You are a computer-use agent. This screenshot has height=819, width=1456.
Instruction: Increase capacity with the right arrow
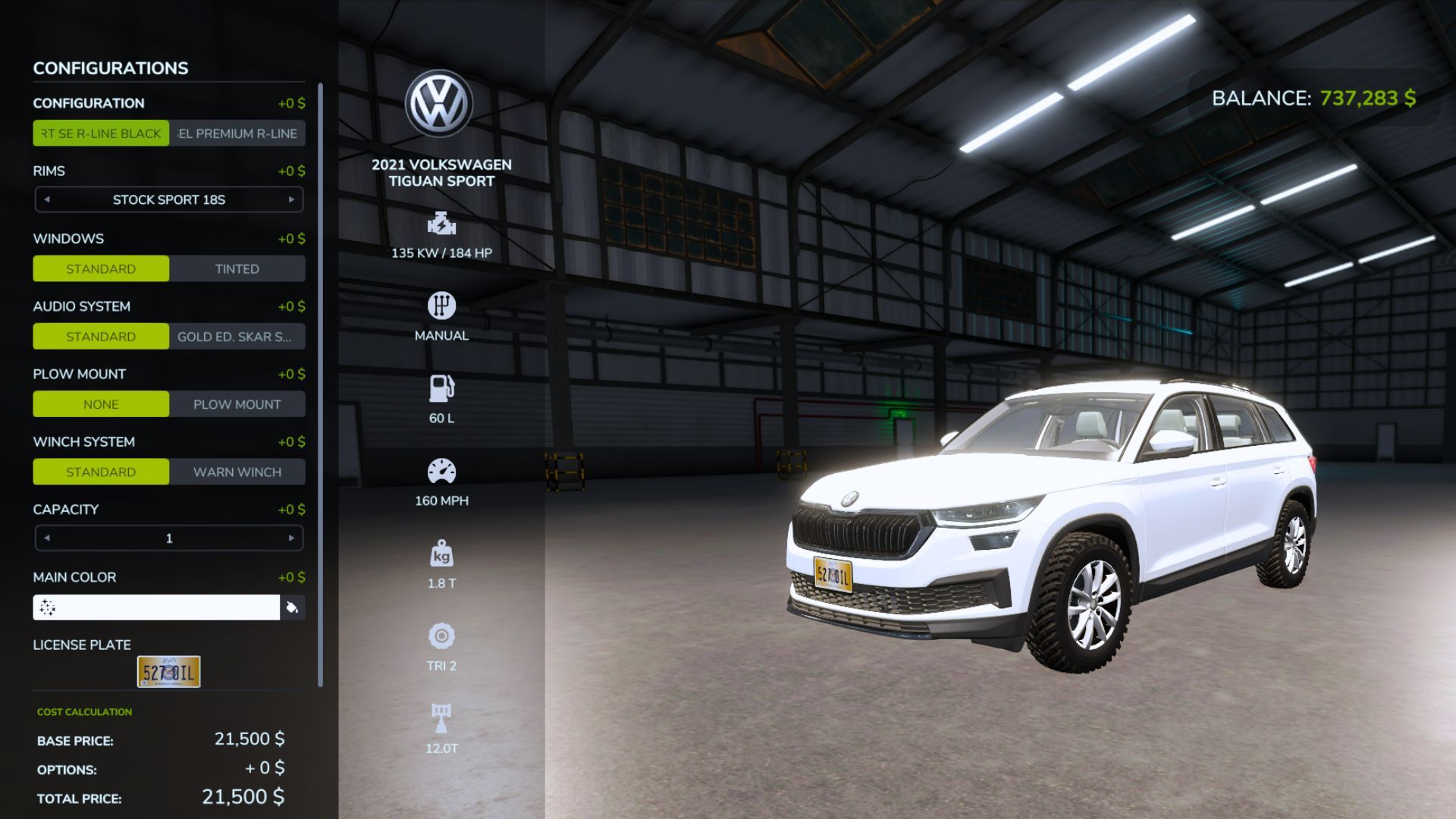tap(290, 537)
